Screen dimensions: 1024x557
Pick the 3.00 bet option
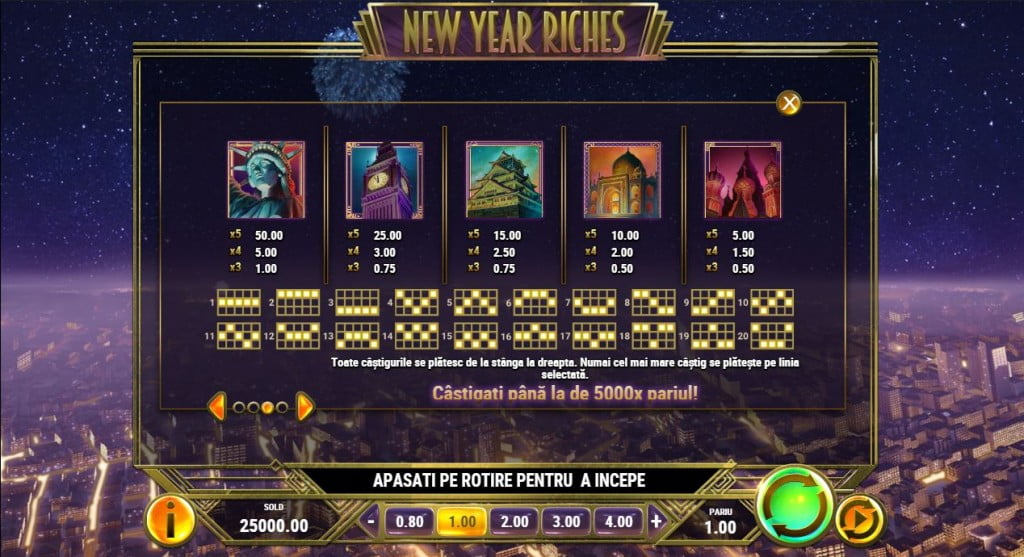(x=566, y=521)
